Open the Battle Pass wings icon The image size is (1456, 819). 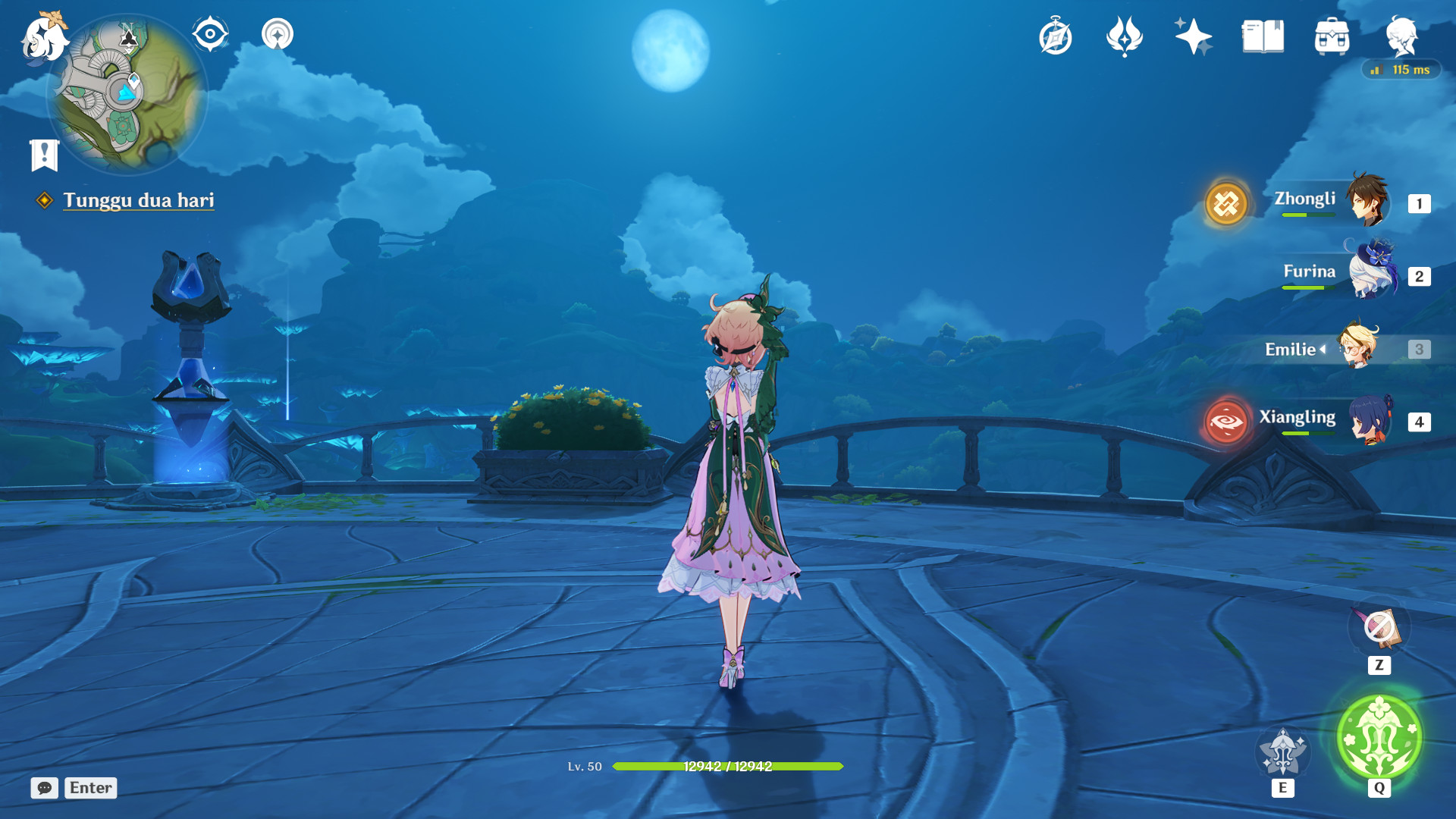click(x=1125, y=34)
